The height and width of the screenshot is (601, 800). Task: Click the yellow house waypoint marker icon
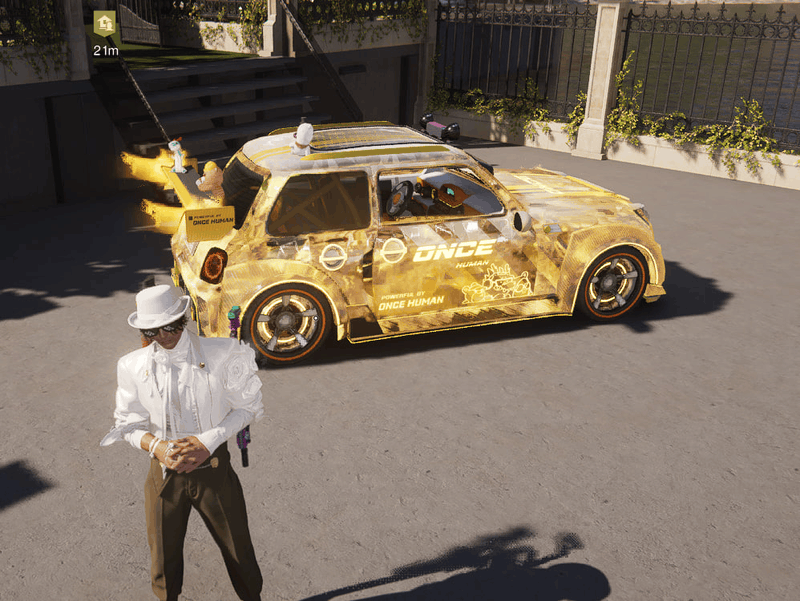pyautogui.click(x=105, y=24)
